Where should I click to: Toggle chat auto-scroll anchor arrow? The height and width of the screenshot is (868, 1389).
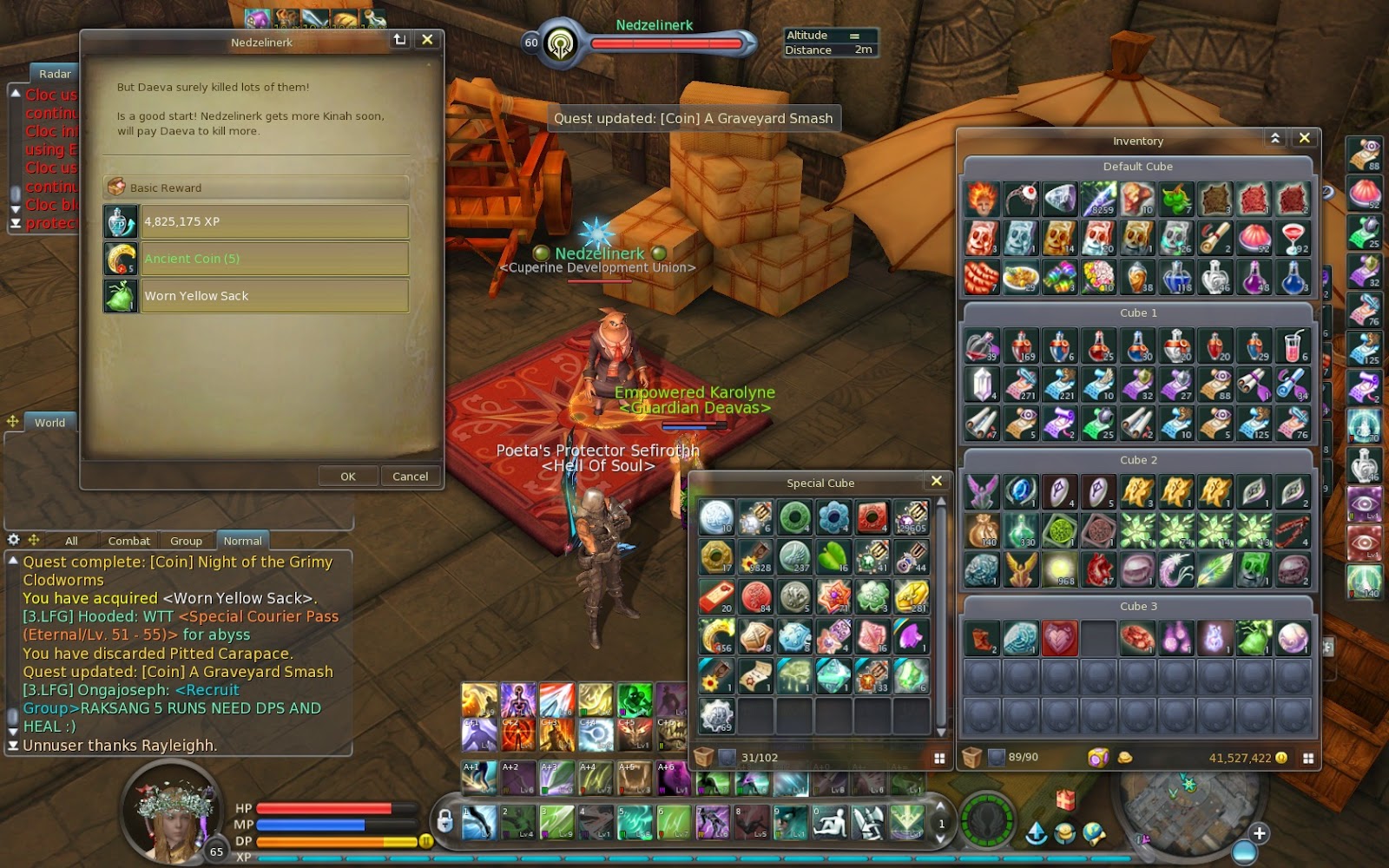[12, 745]
